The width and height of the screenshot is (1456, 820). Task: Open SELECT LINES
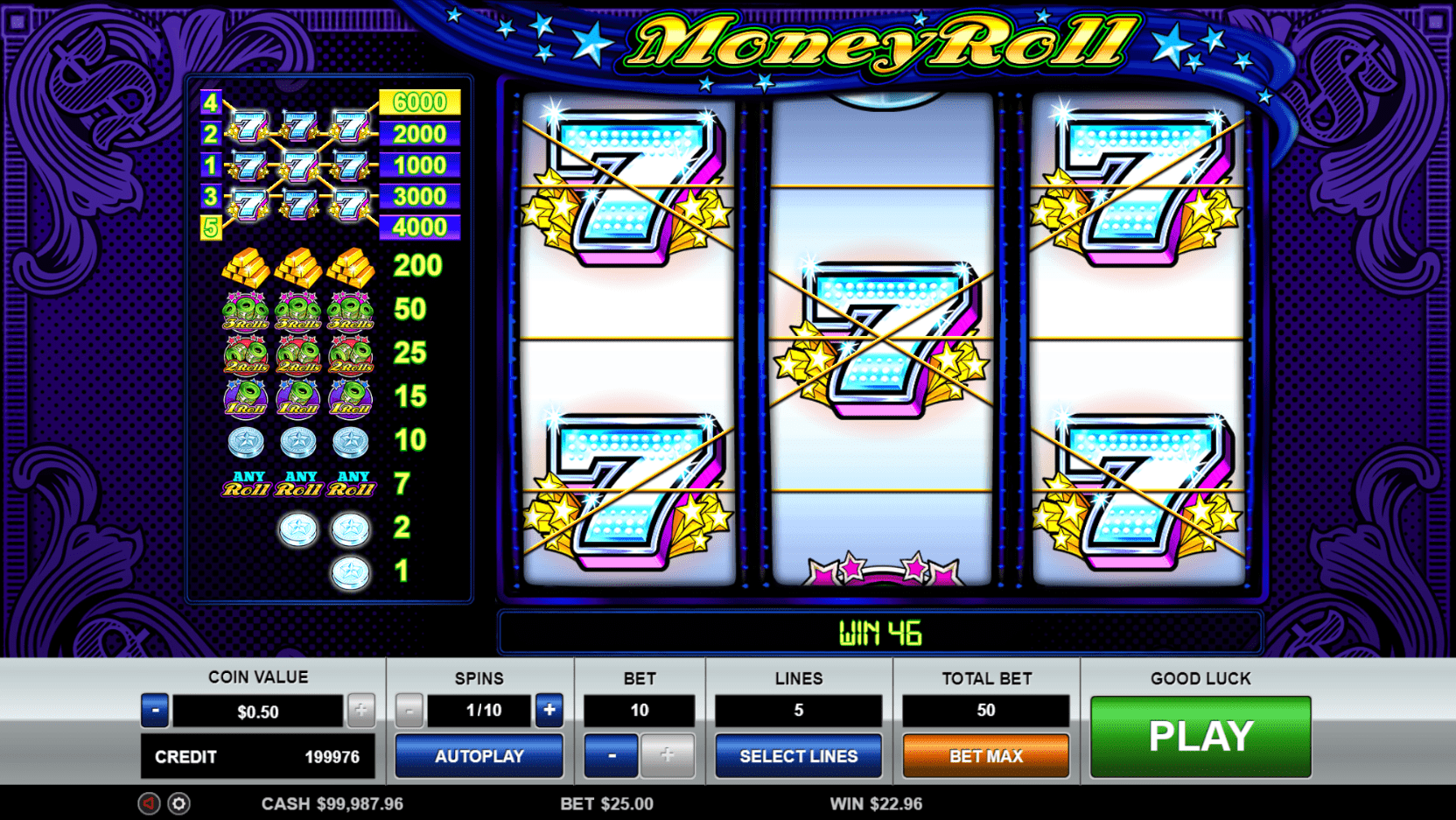click(798, 756)
